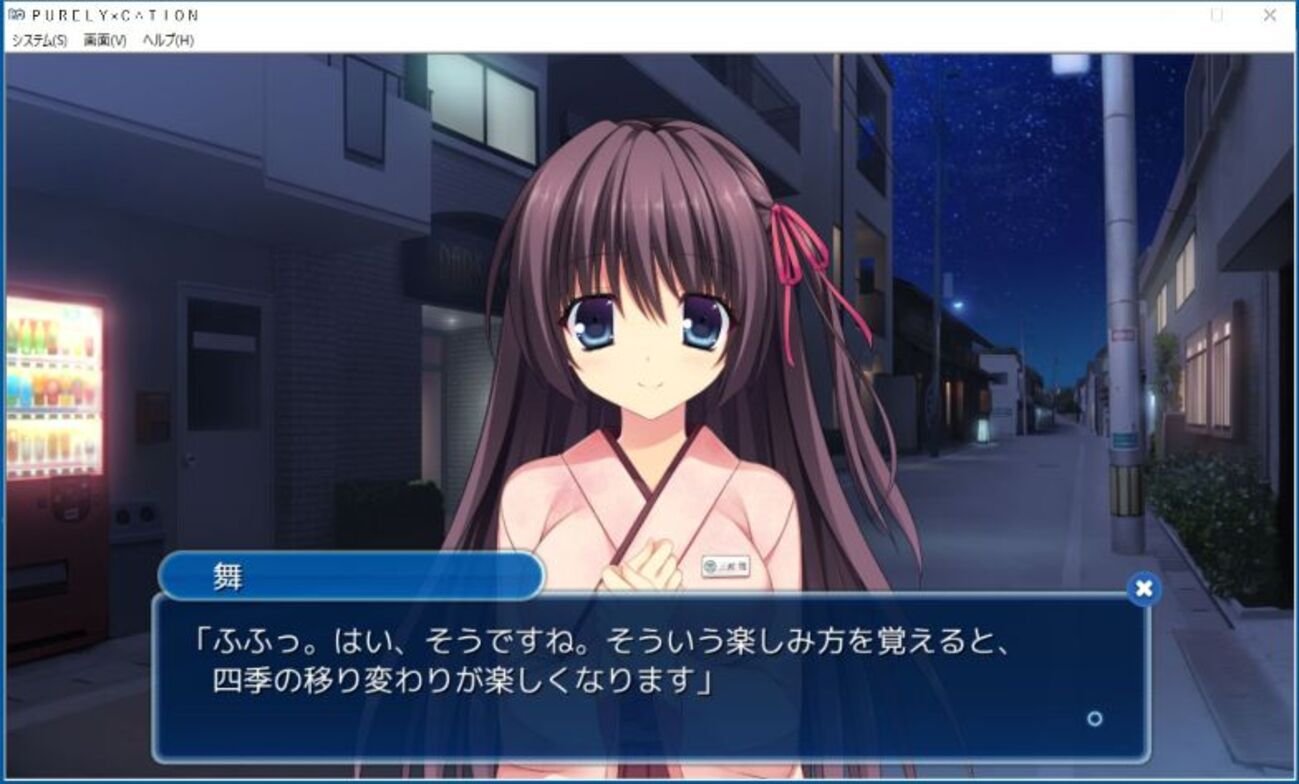Close the game window
Viewport: 1299px width, 784px height.
click(x=1269, y=15)
